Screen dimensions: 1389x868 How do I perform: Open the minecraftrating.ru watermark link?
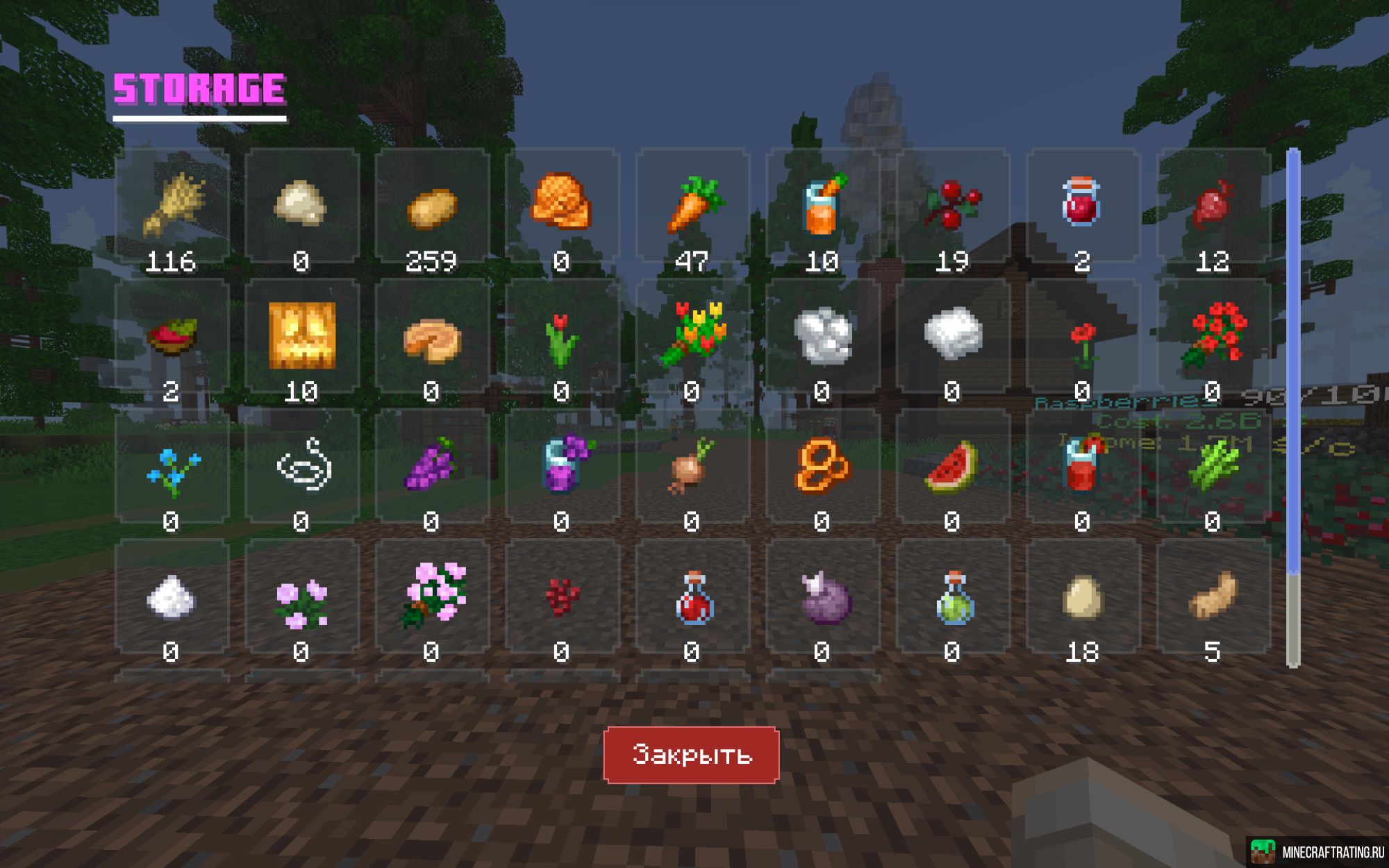(x=1317, y=852)
